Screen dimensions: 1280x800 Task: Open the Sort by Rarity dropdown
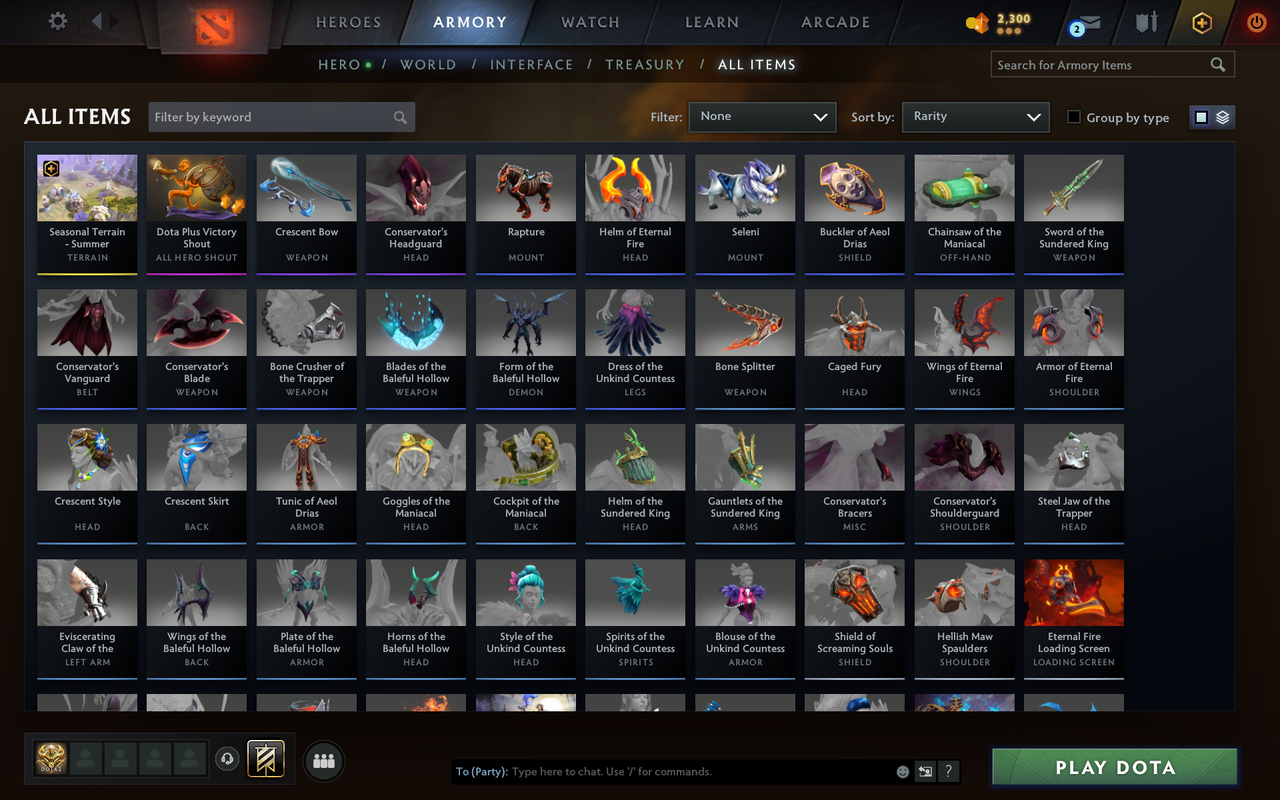975,117
